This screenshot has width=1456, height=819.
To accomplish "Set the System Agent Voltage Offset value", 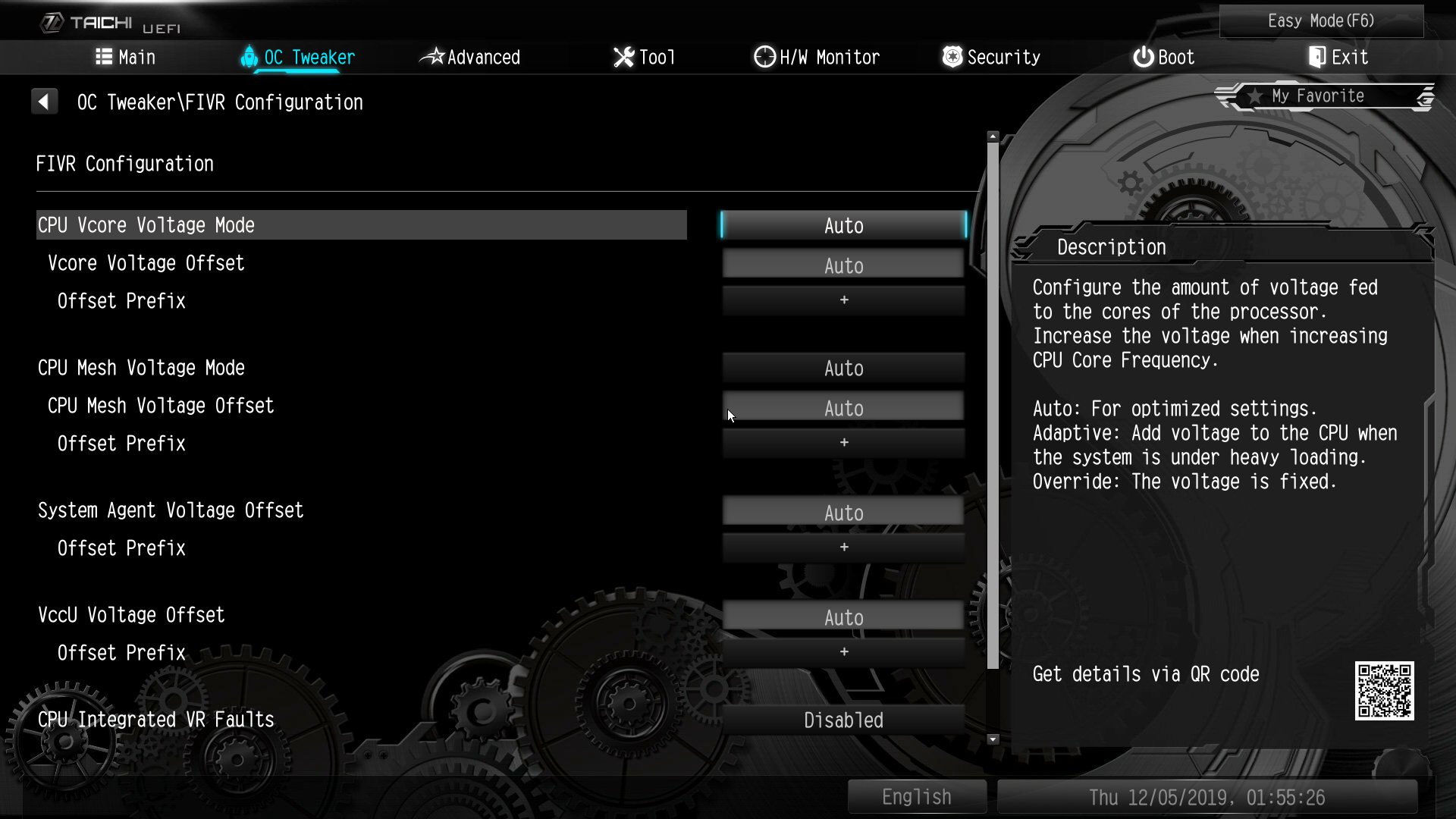I will click(x=843, y=513).
